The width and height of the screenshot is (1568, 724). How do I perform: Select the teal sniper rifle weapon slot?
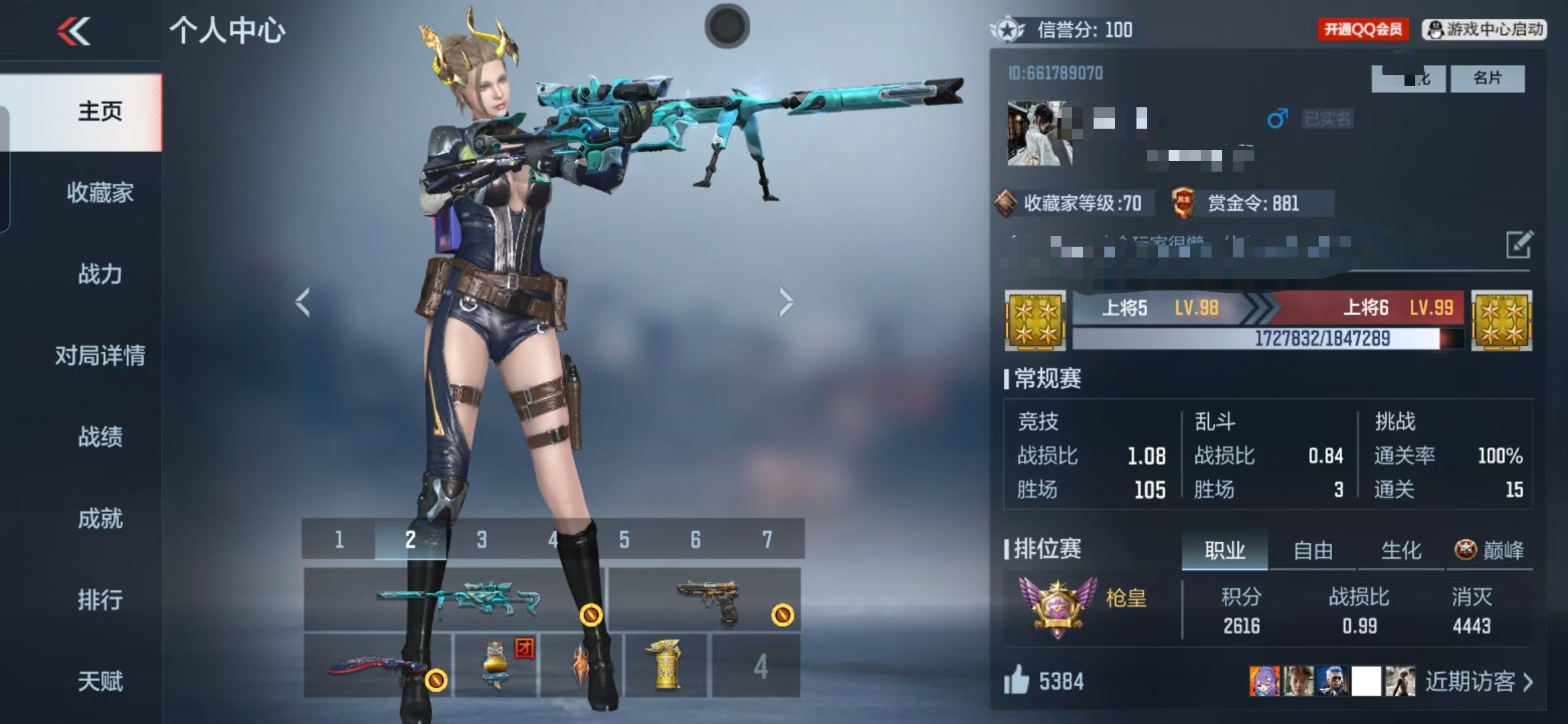coord(454,599)
